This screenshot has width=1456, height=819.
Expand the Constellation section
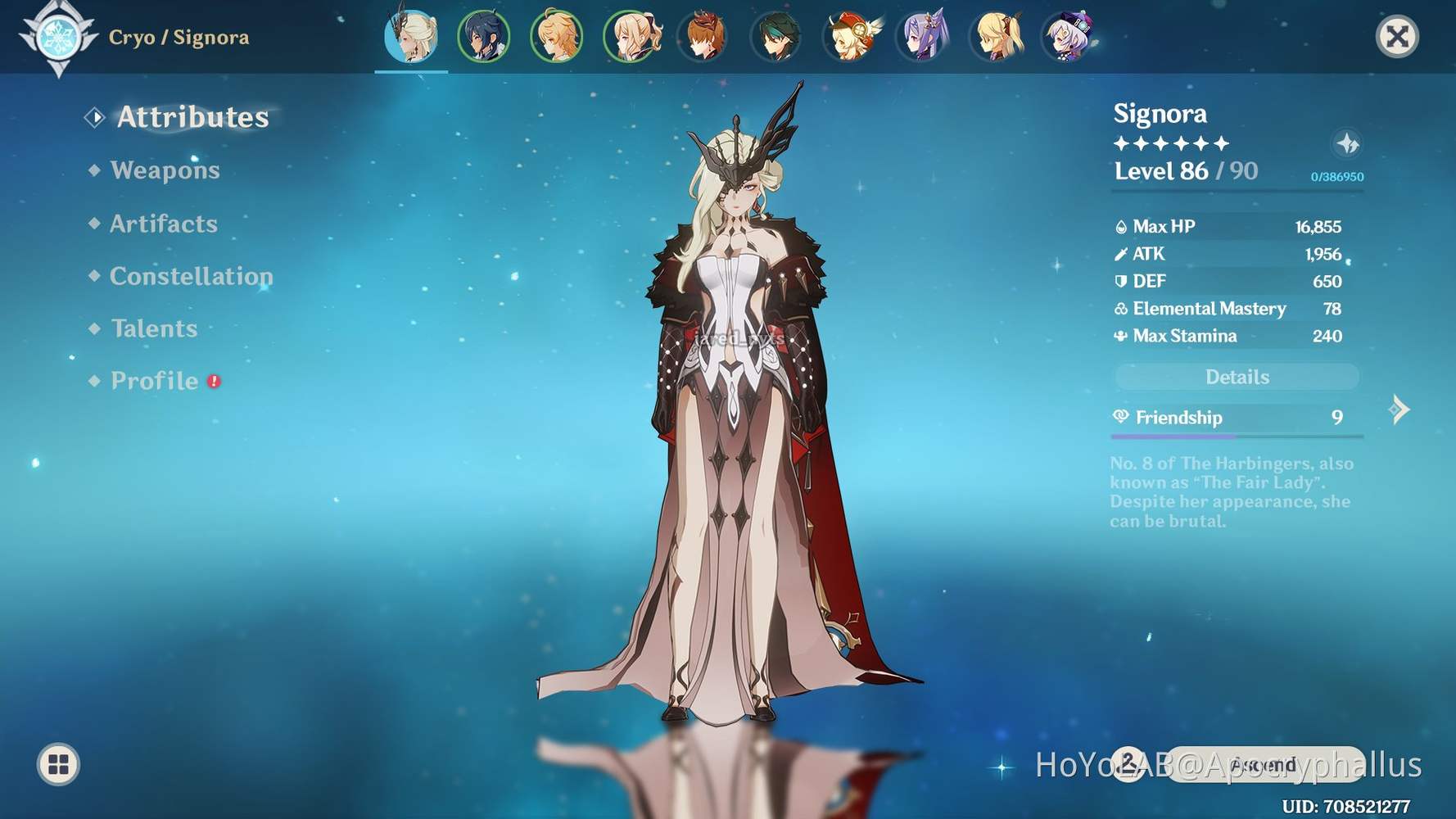tap(191, 277)
